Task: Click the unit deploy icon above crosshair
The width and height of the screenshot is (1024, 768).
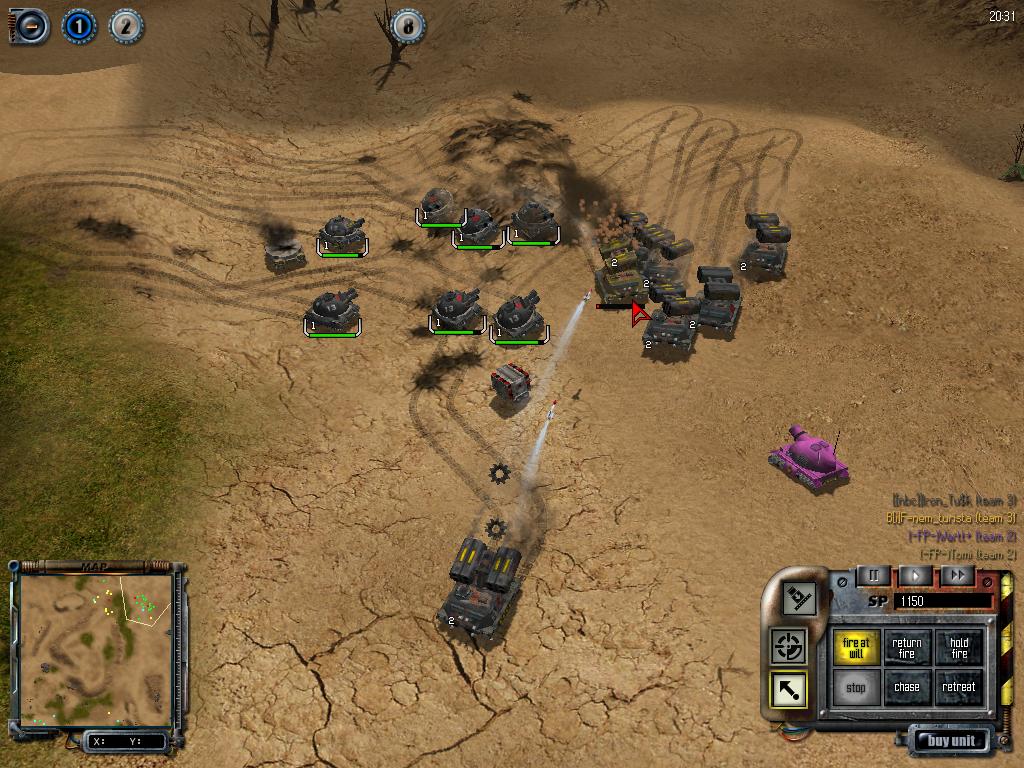Action: [x=799, y=599]
